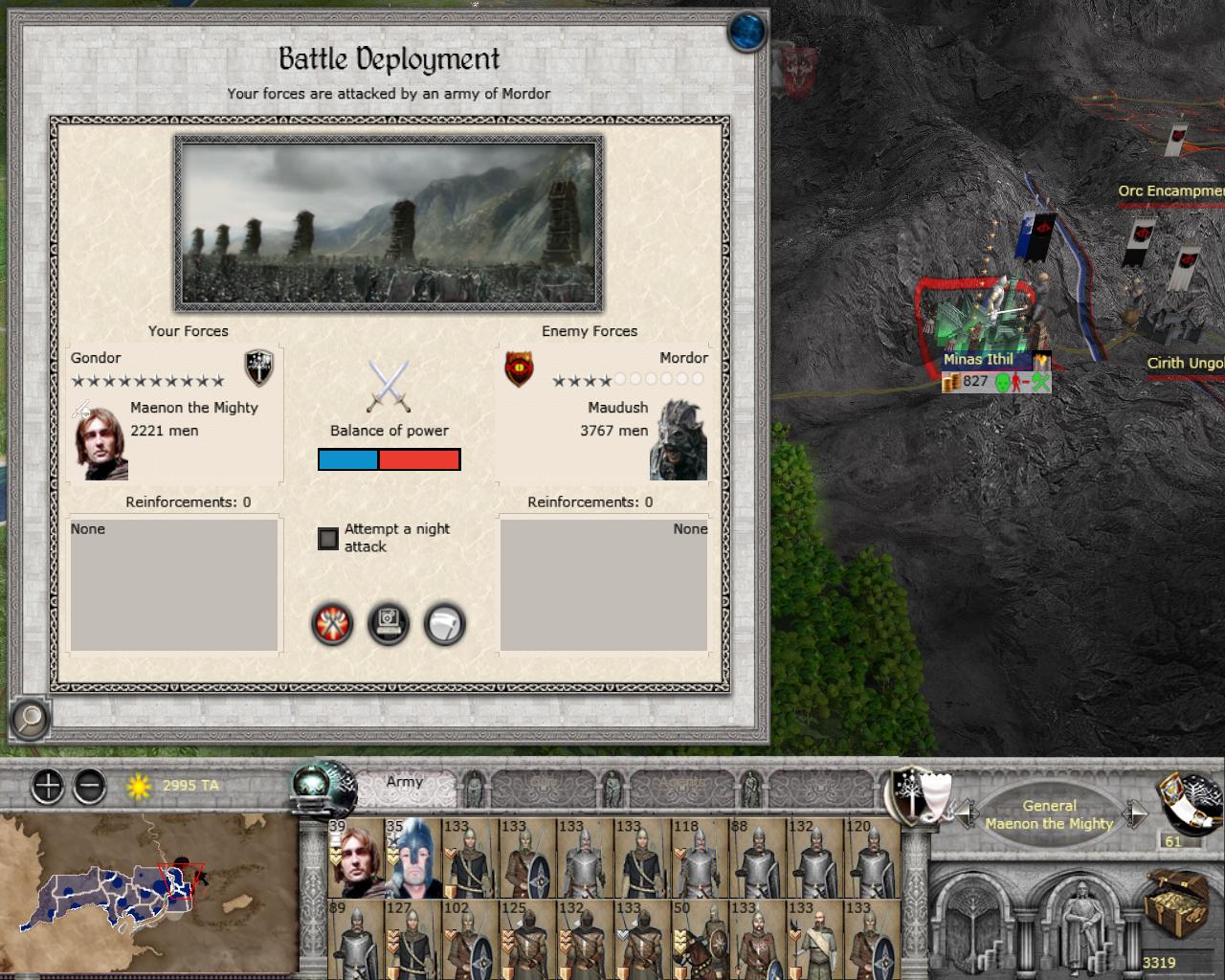The height and width of the screenshot is (980, 1225).
Task: Cycle to the previous general with left arrow
Action: click(967, 814)
